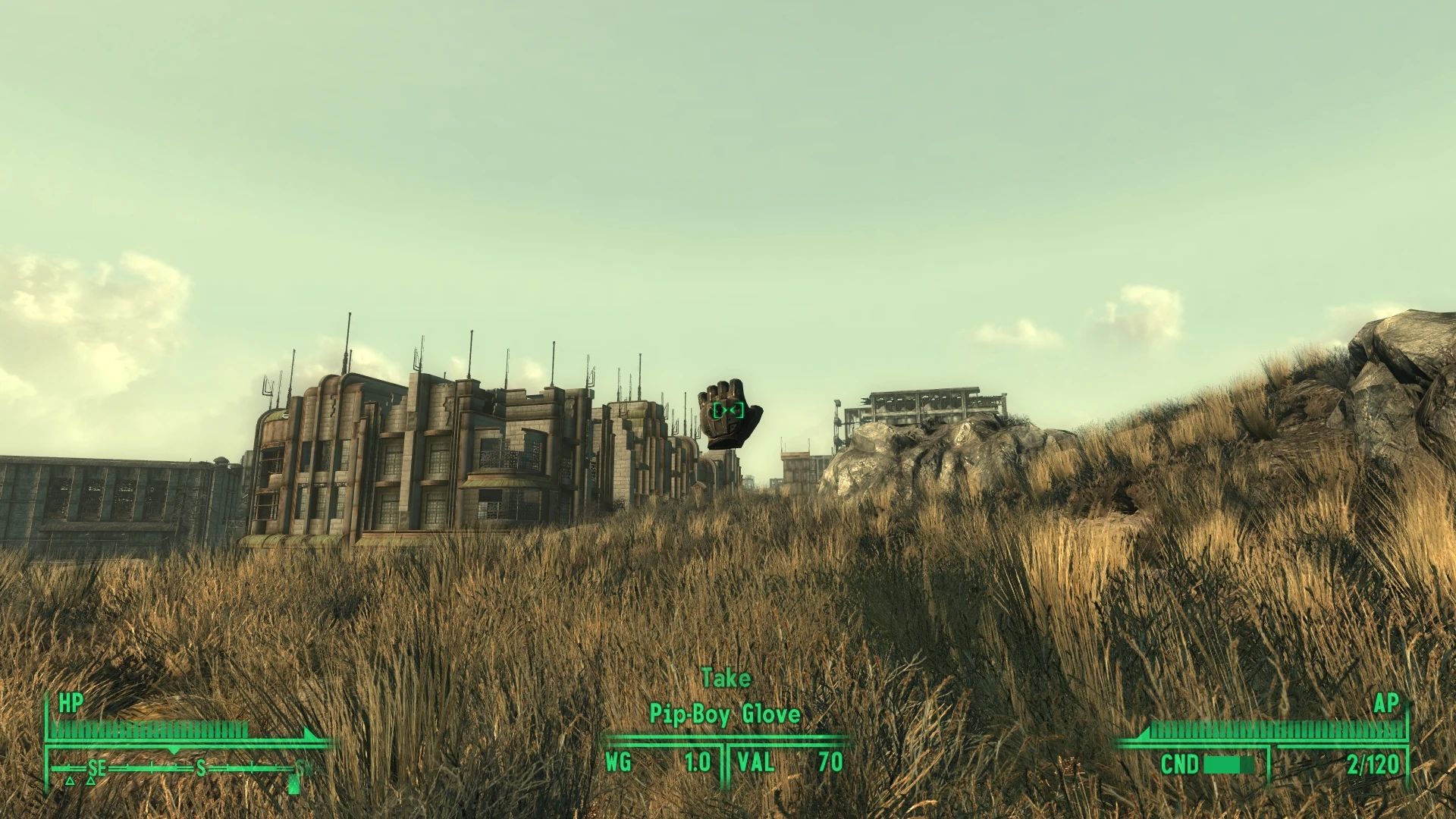This screenshot has width=1456, height=819.
Task: Click the Pip-Boy Glove name text
Action: (726, 714)
